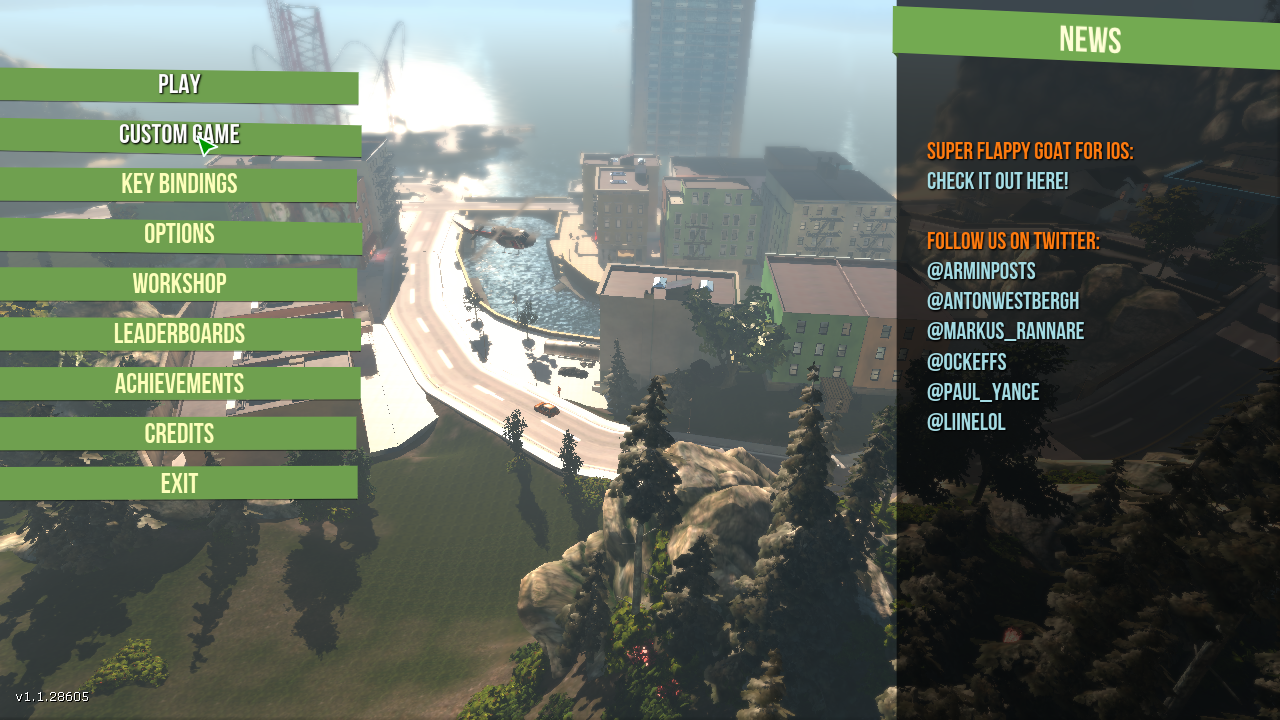Follow the 'Check it out here!' news link
1280x720 pixels.
point(997,182)
